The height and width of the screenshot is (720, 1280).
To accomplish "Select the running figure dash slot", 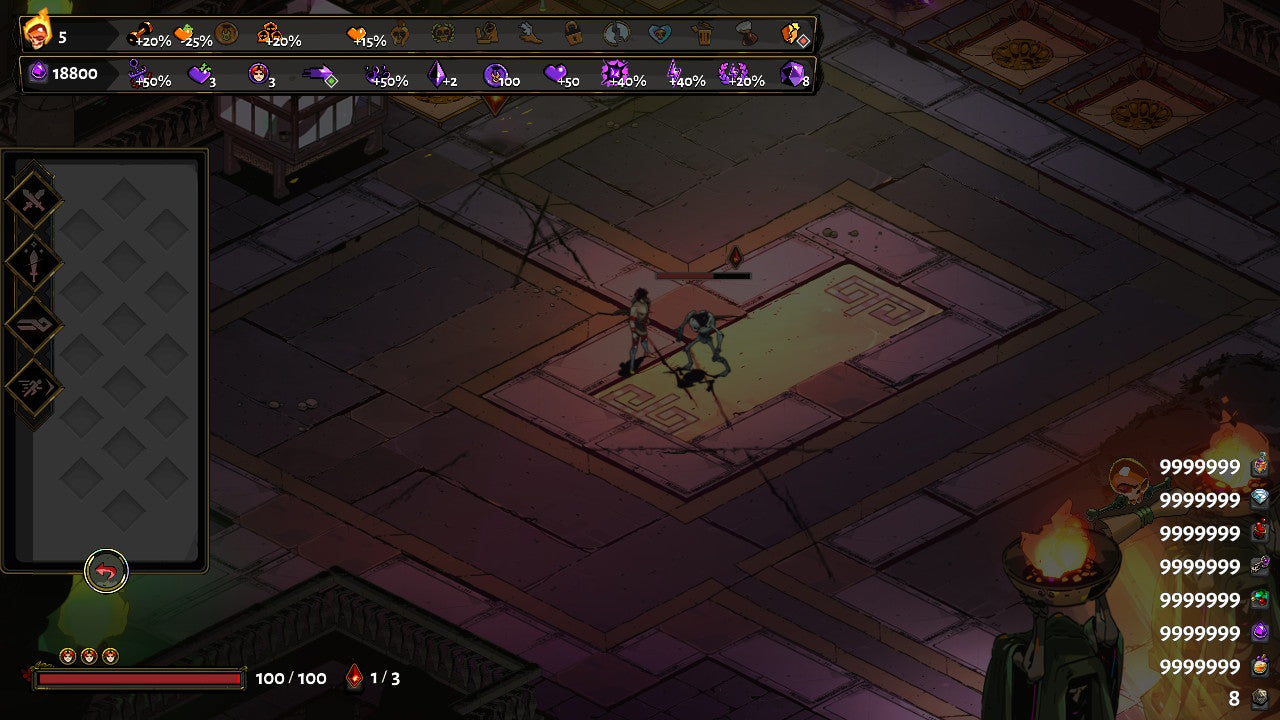I will (35, 387).
